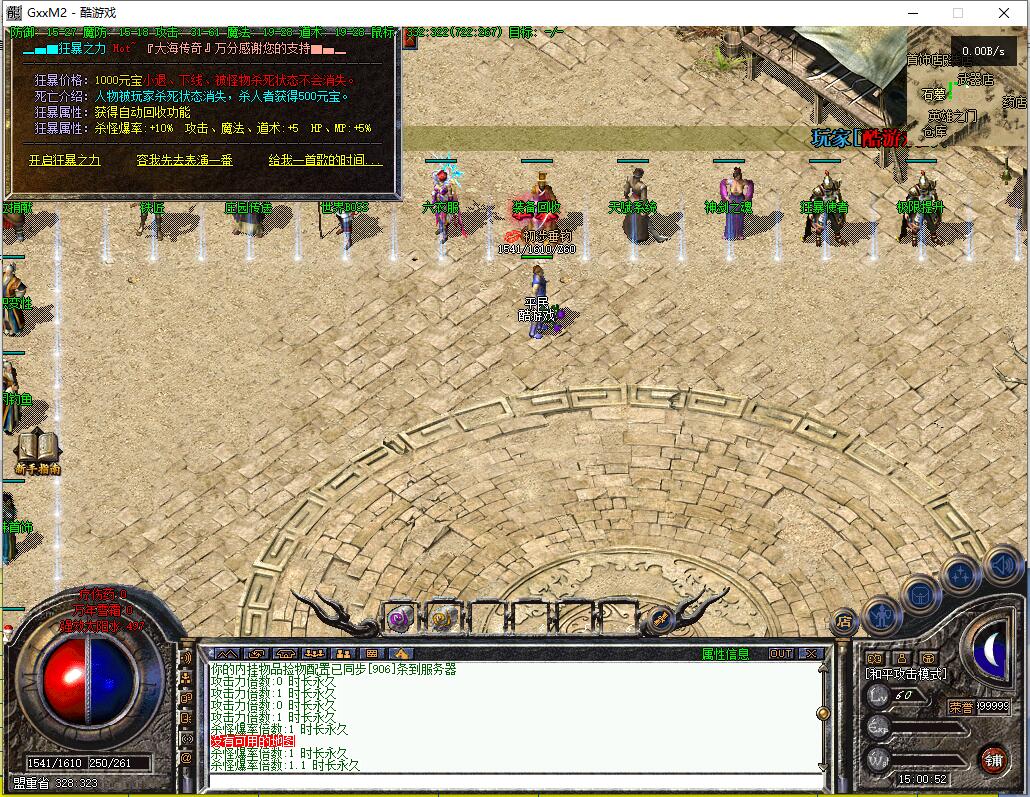Use the purple swirl item in hotbar
The image size is (1030, 797).
coord(398,619)
